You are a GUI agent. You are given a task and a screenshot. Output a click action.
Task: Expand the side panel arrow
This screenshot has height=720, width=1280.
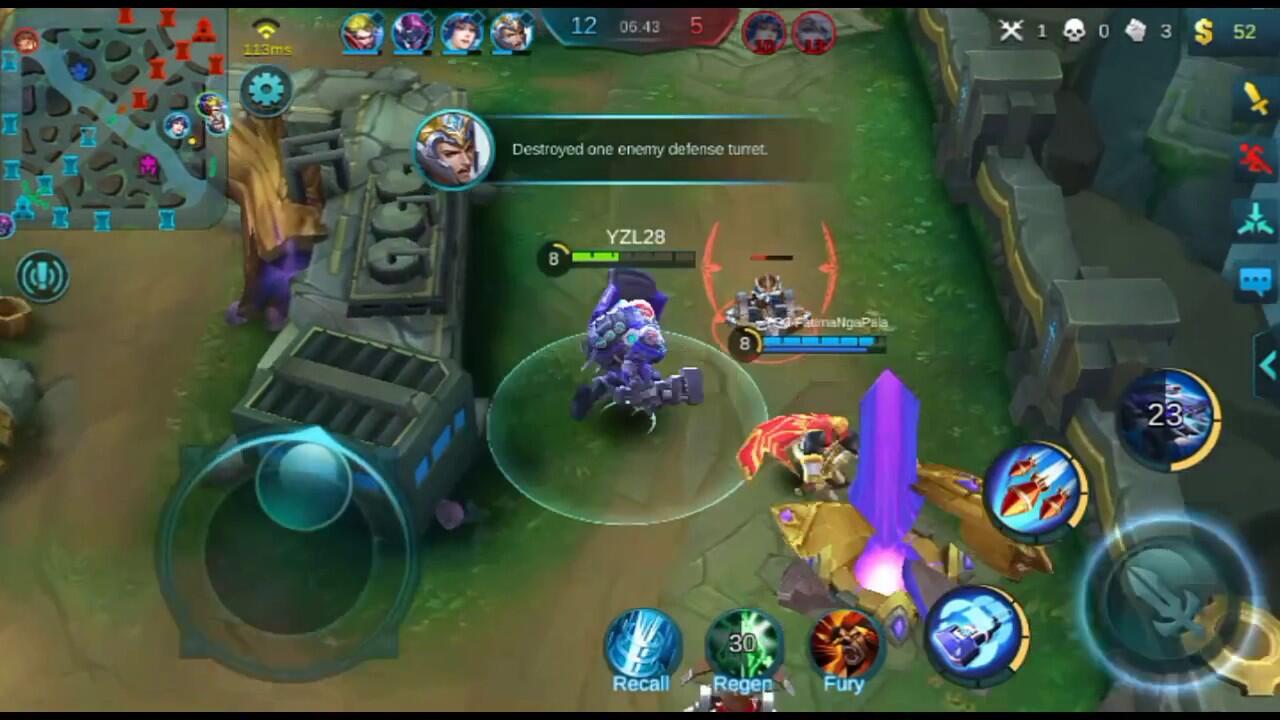point(1267,366)
